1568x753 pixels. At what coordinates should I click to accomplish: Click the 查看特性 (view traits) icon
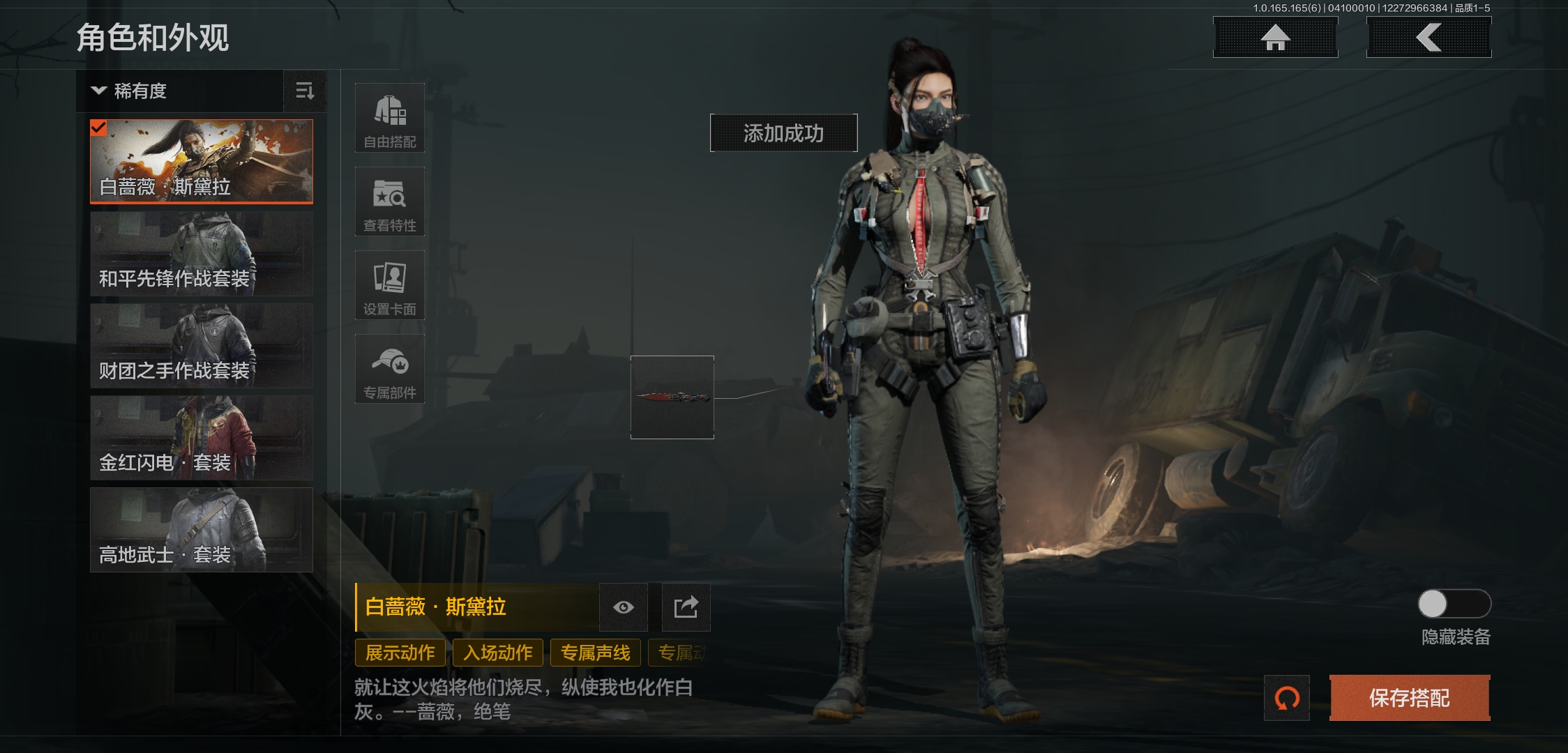tap(389, 201)
